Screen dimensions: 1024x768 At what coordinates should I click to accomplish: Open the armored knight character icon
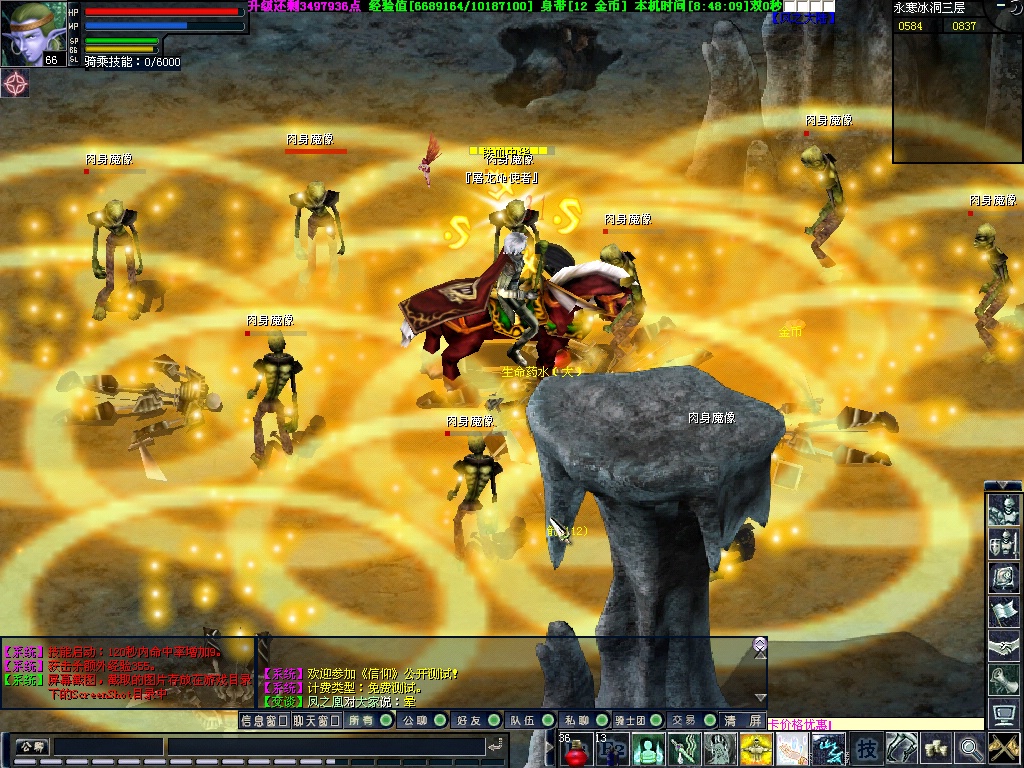1003,511
